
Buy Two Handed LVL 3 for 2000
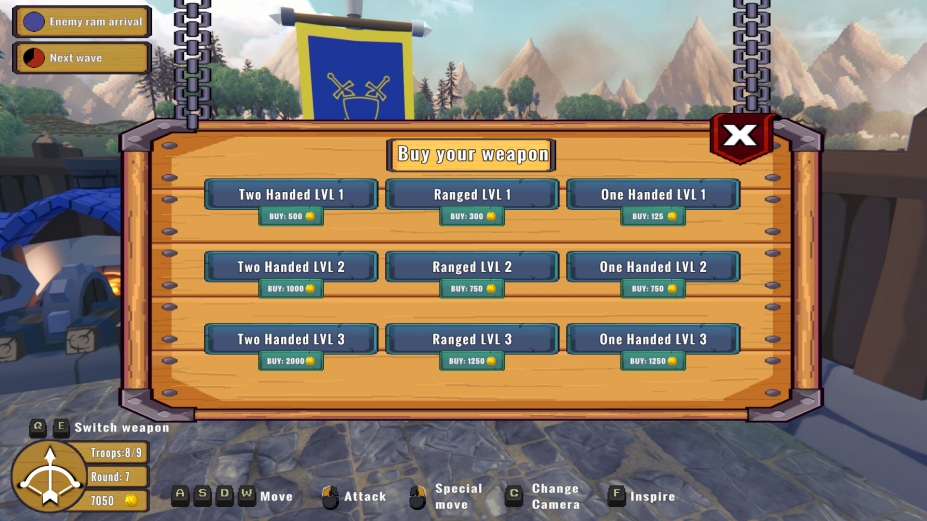[x=291, y=361]
